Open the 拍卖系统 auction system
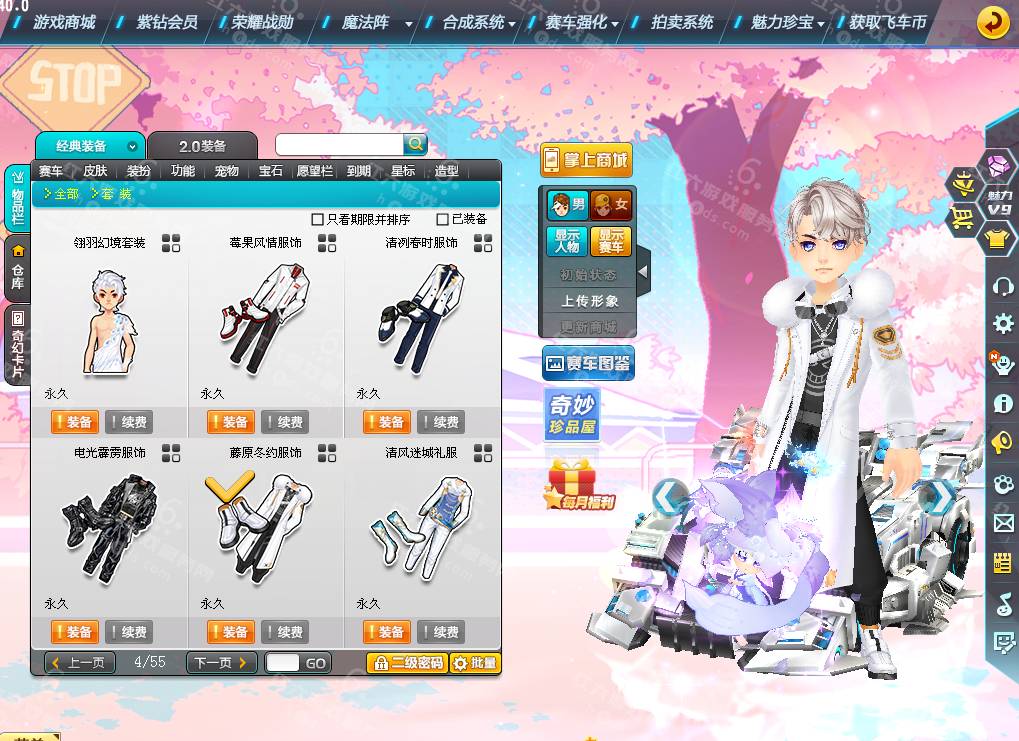This screenshot has height=741, width=1019. pos(682,22)
